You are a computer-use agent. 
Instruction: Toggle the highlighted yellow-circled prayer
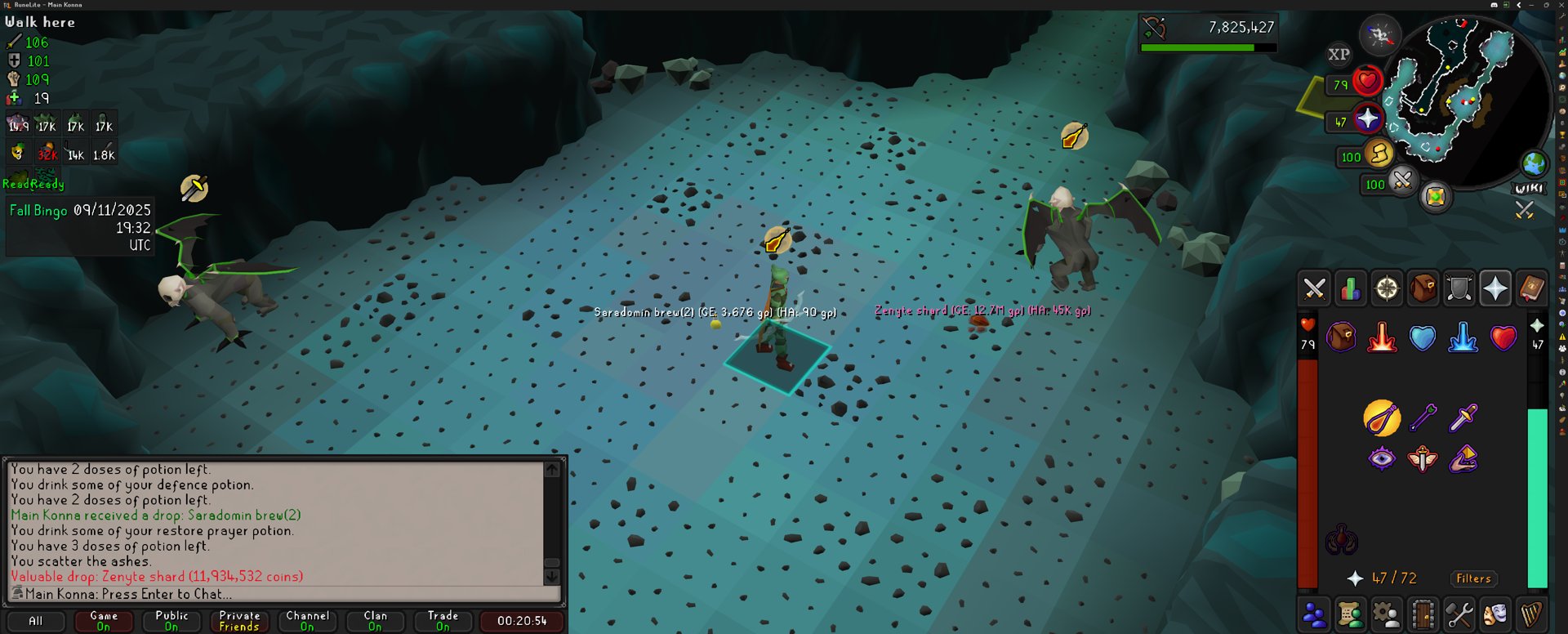1381,418
